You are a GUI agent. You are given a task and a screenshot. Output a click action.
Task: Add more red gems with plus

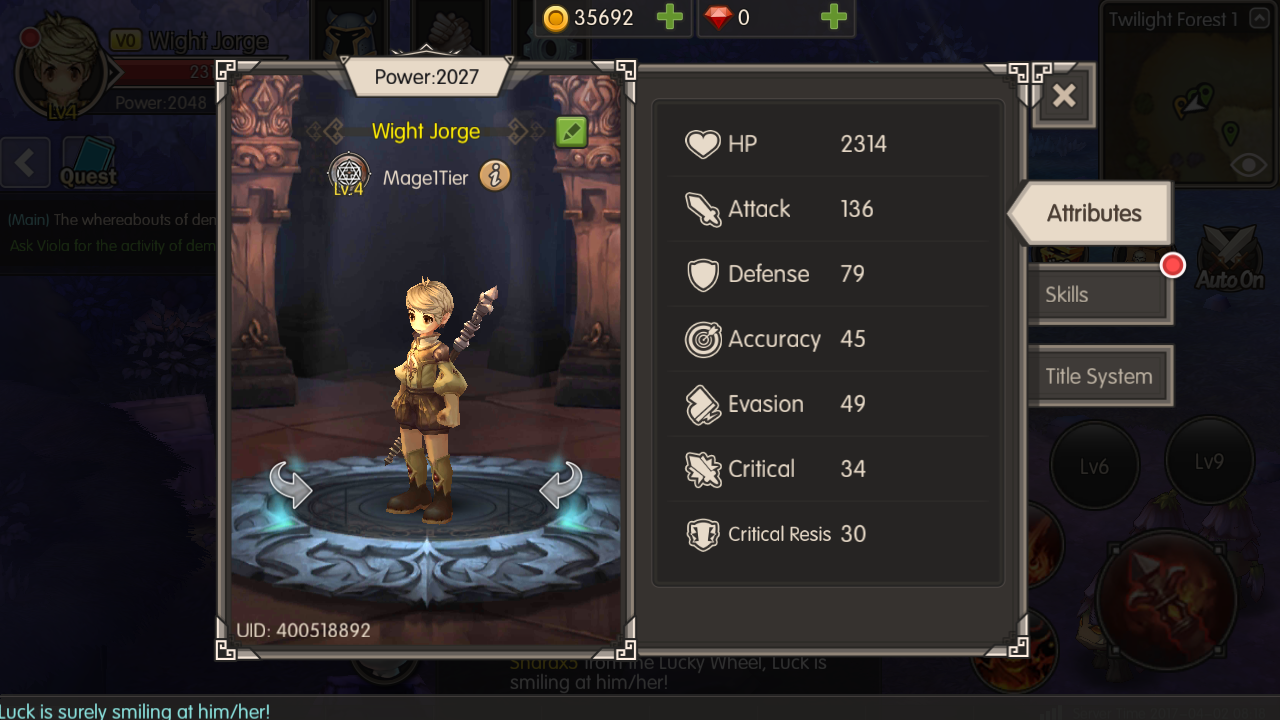tap(833, 18)
